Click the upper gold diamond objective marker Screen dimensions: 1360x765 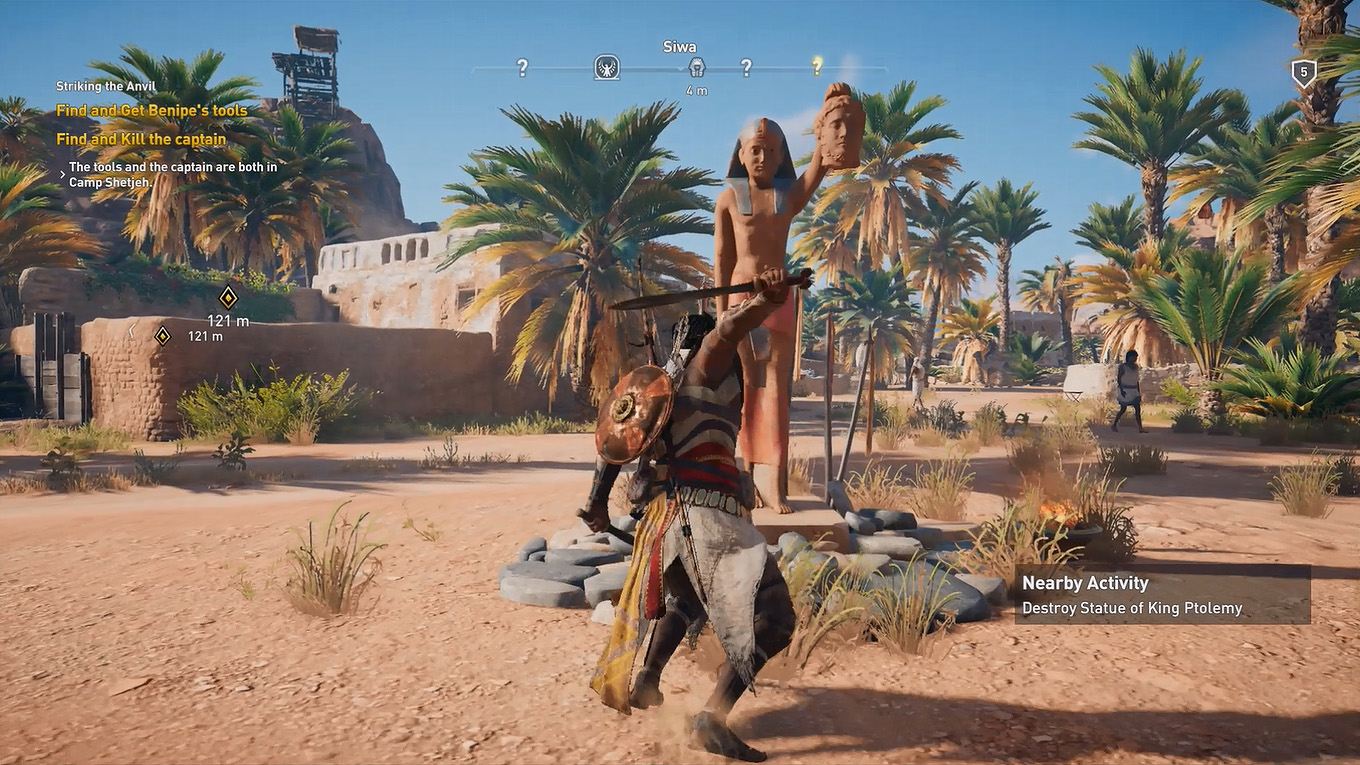coord(229,297)
